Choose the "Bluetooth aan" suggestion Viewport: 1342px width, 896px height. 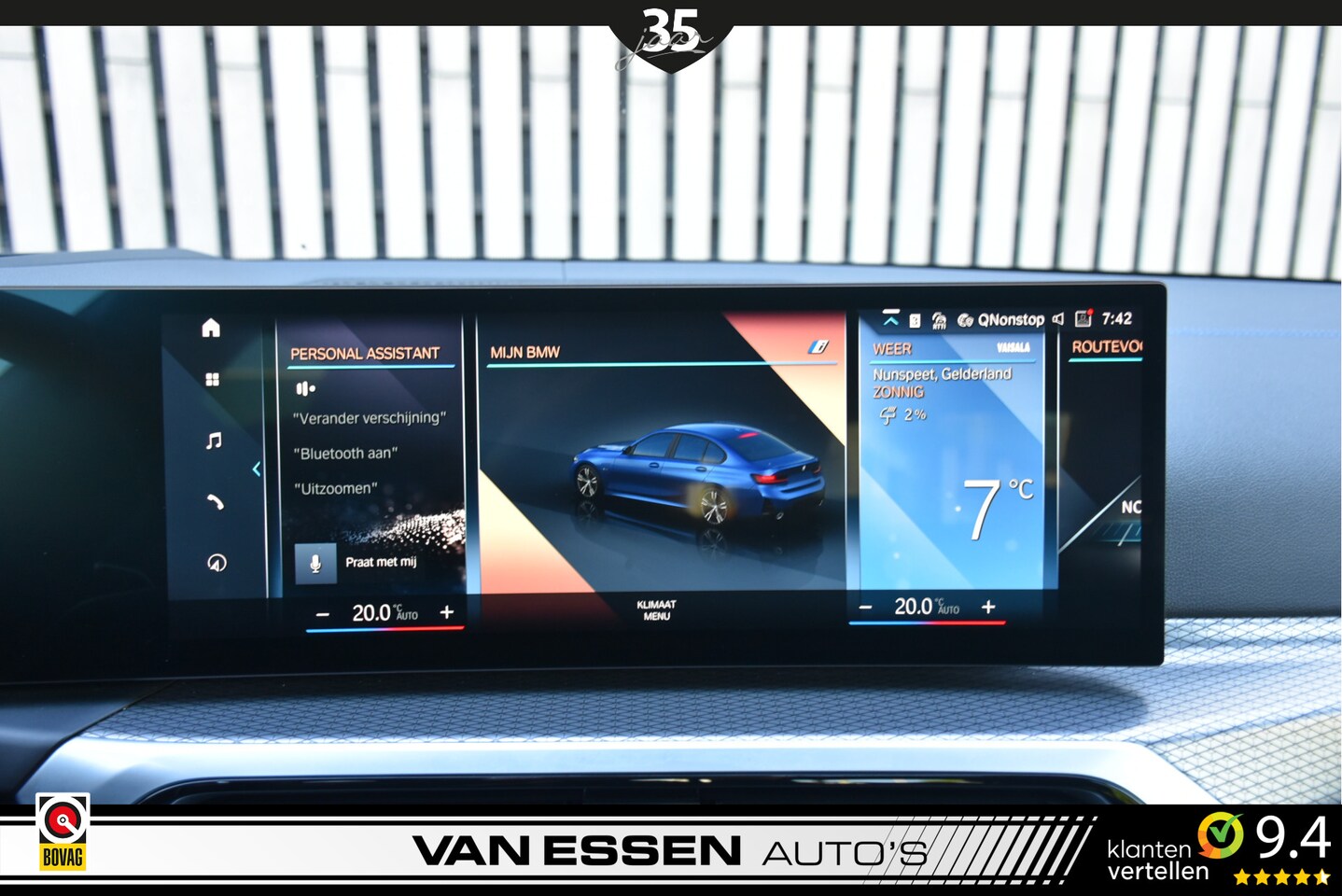pyautogui.click(x=345, y=454)
